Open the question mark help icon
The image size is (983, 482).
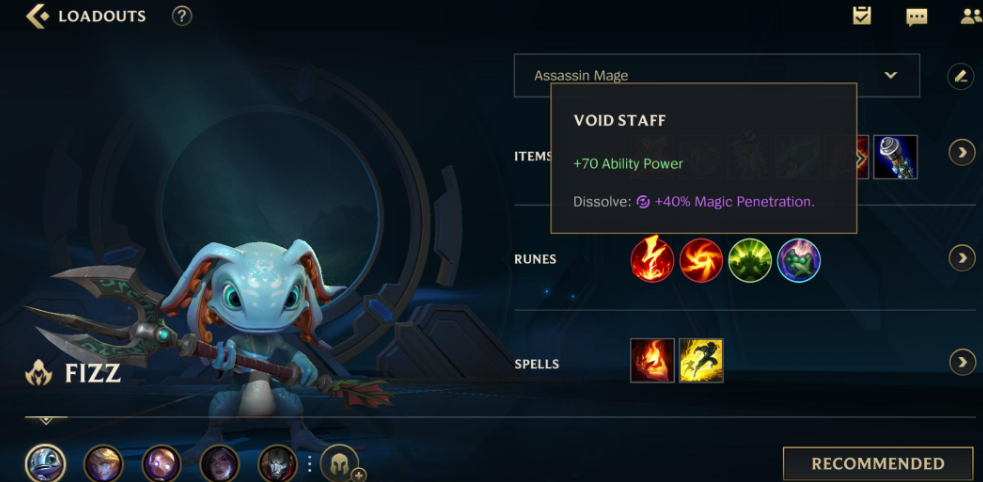181,16
